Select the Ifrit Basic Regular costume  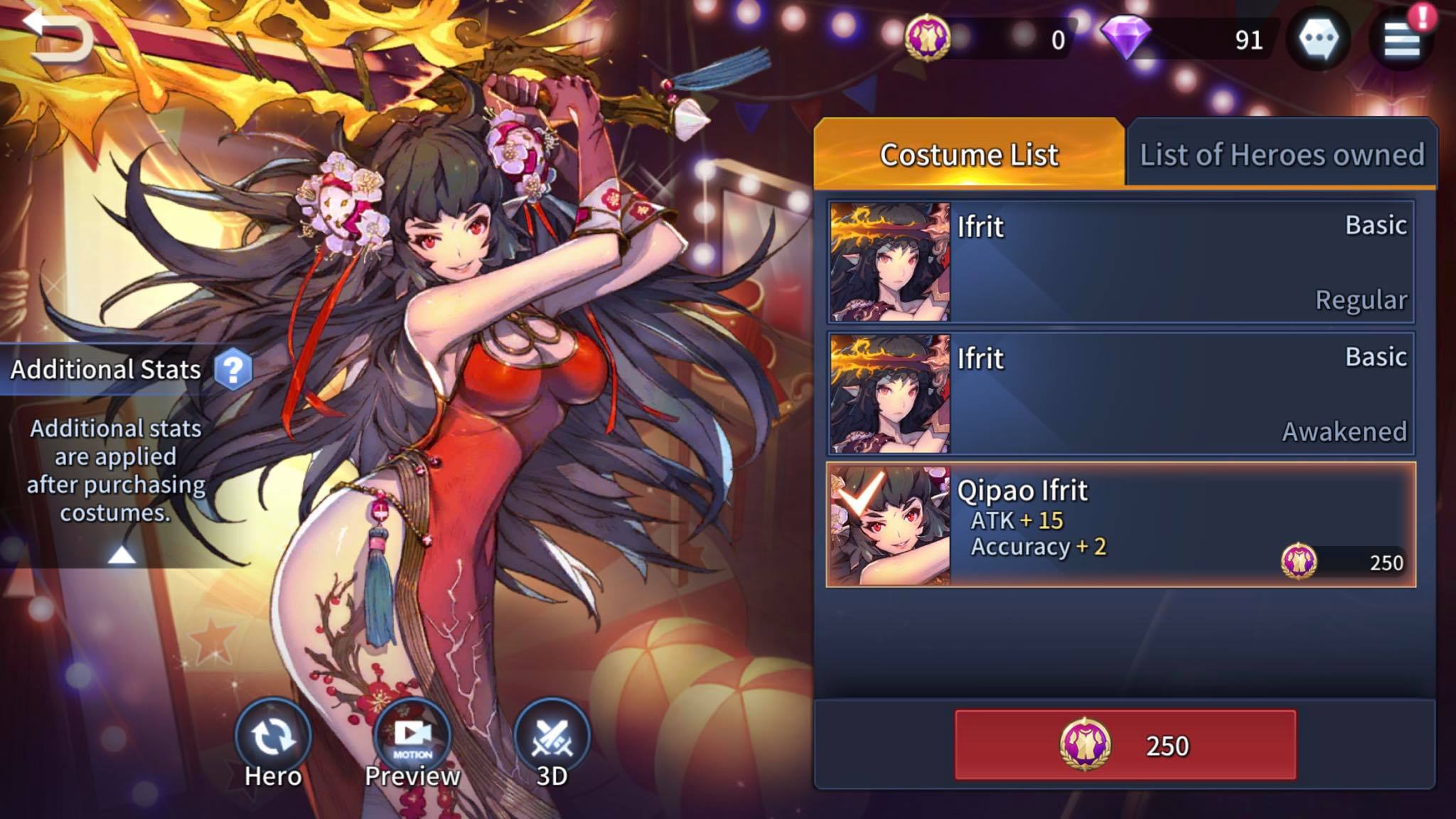1120,262
